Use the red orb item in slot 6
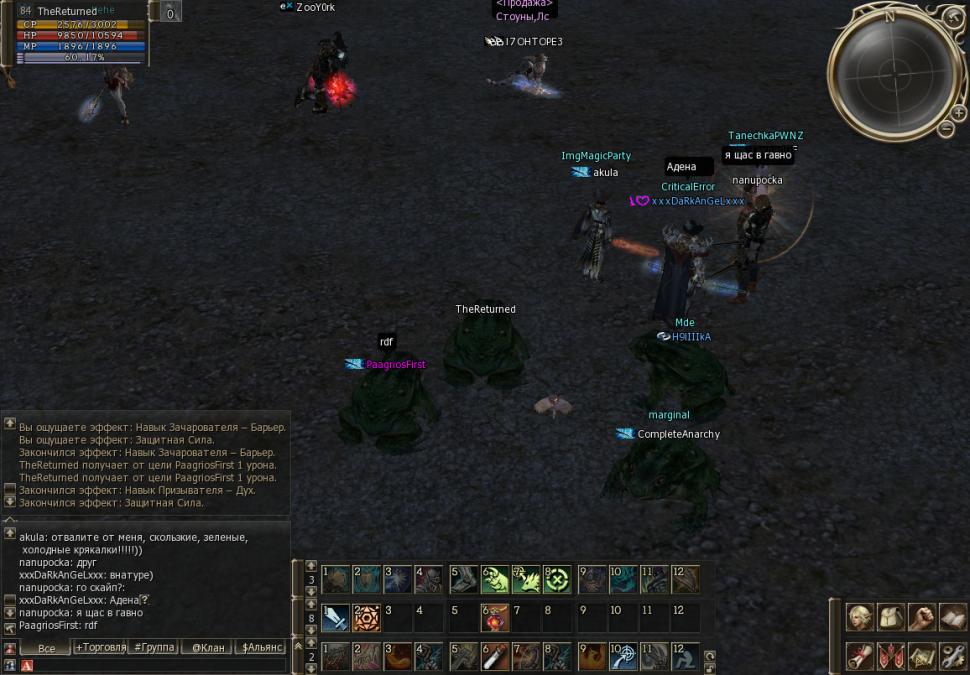 pos(494,618)
